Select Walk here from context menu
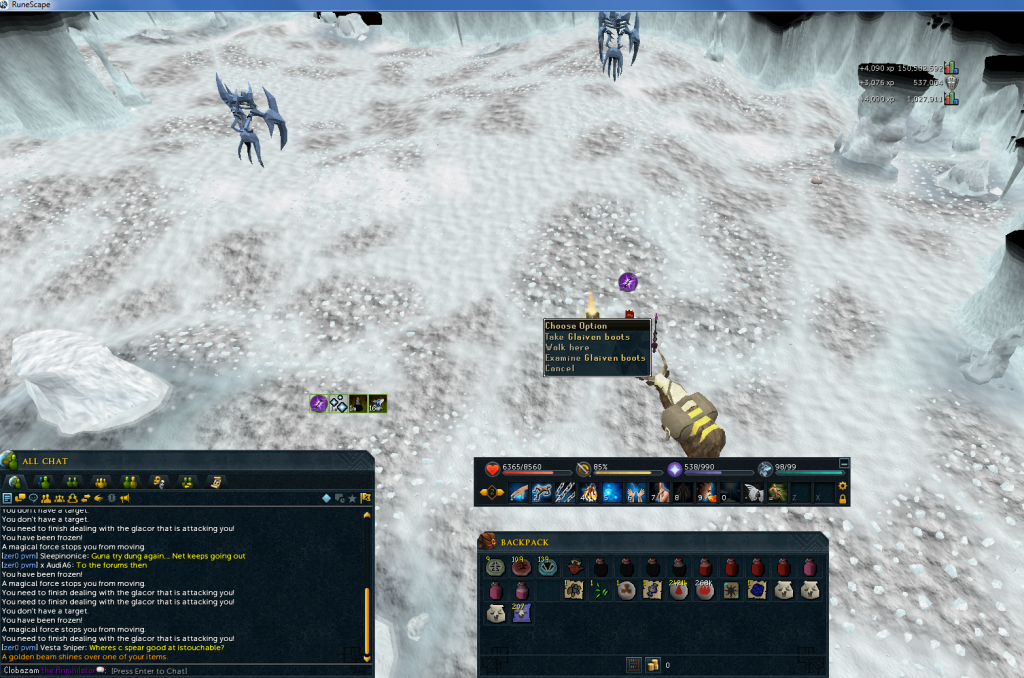The image size is (1024, 678). point(567,347)
